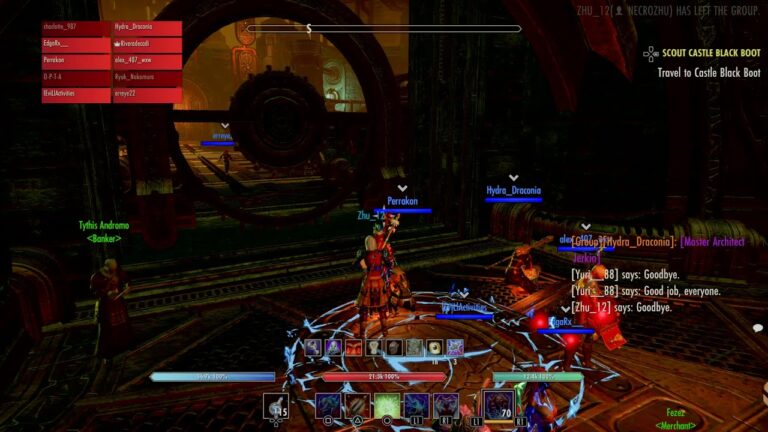Activate the glowing green ability
Image resolution: width=768 pixels, height=432 pixels.
pyautogui.click(x=387, y=405)
